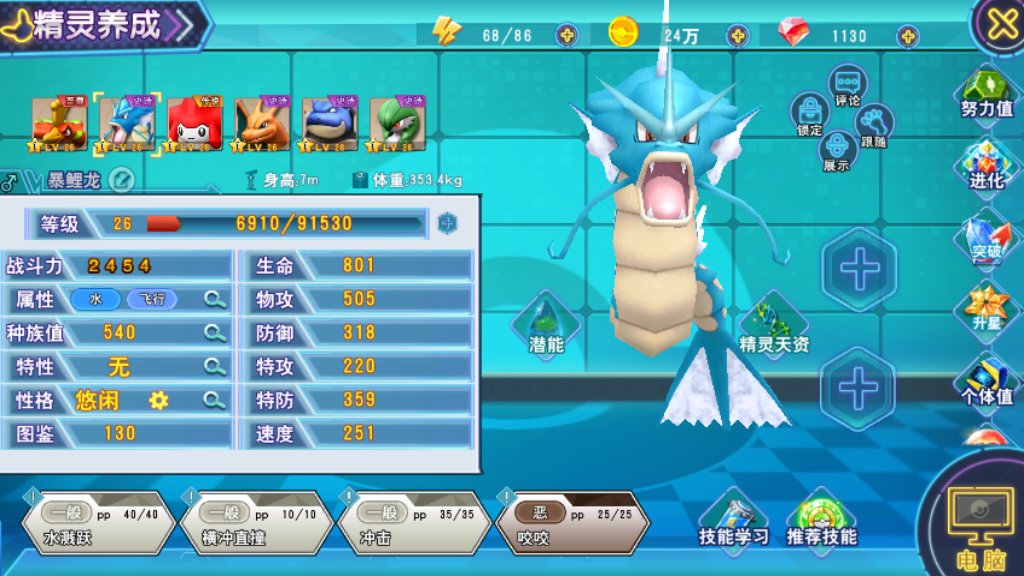Open the 突破 breakthrough panel
This screenshot has height=576, width=1024.
click(986, 237)
